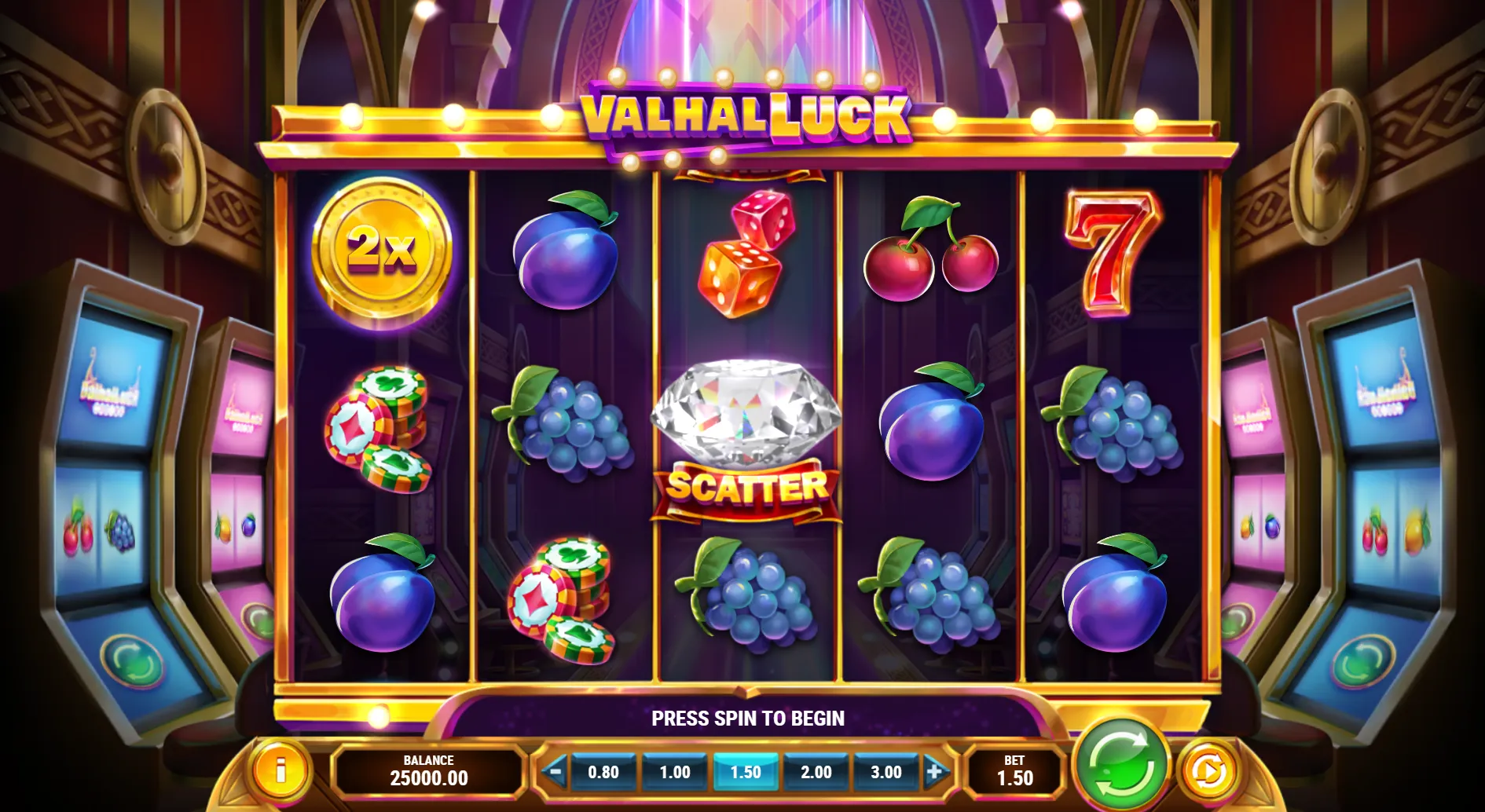Choose the 1.00 bet option
Viewport: 1485px width, 812px height.
tap(675, 772)
